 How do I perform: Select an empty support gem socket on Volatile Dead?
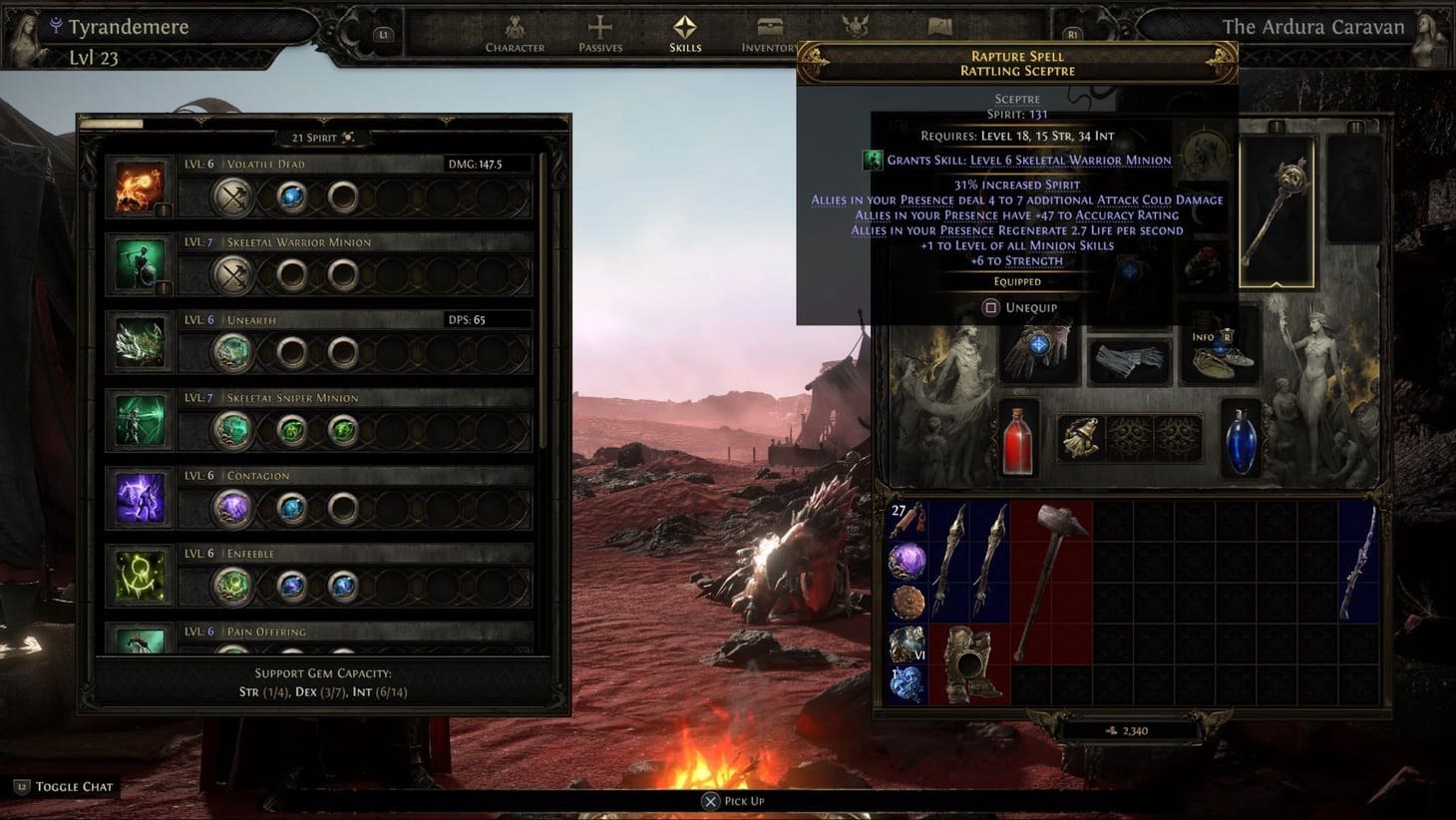point(343,198)
